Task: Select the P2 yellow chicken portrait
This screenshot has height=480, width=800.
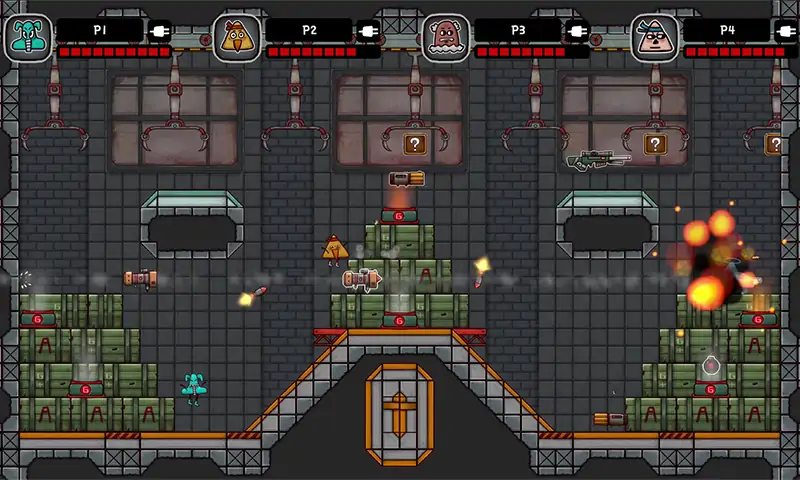Action: (x=237, y=38)
